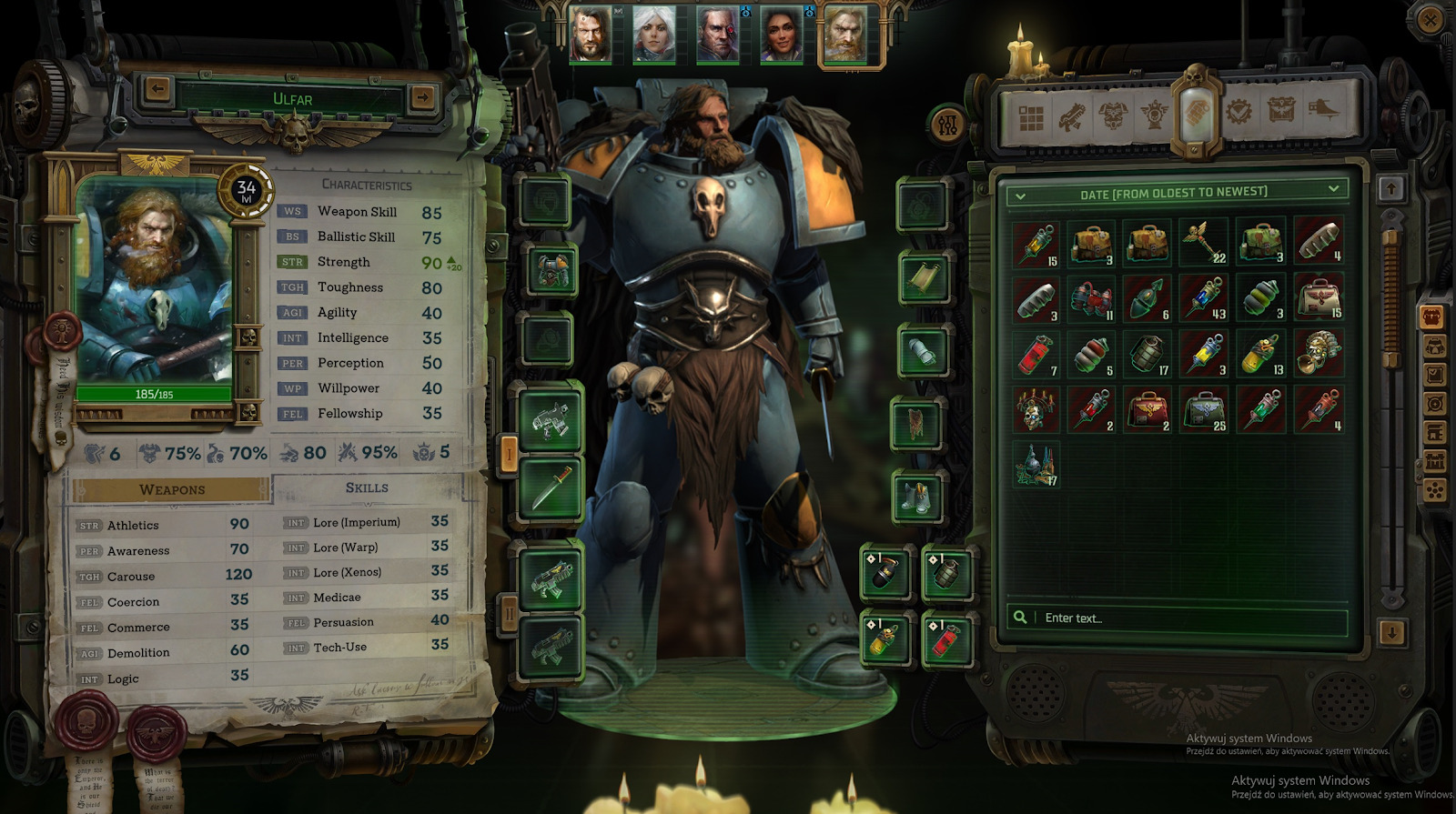Select the red canister quick slot
1456x814 pixels.
945,639
